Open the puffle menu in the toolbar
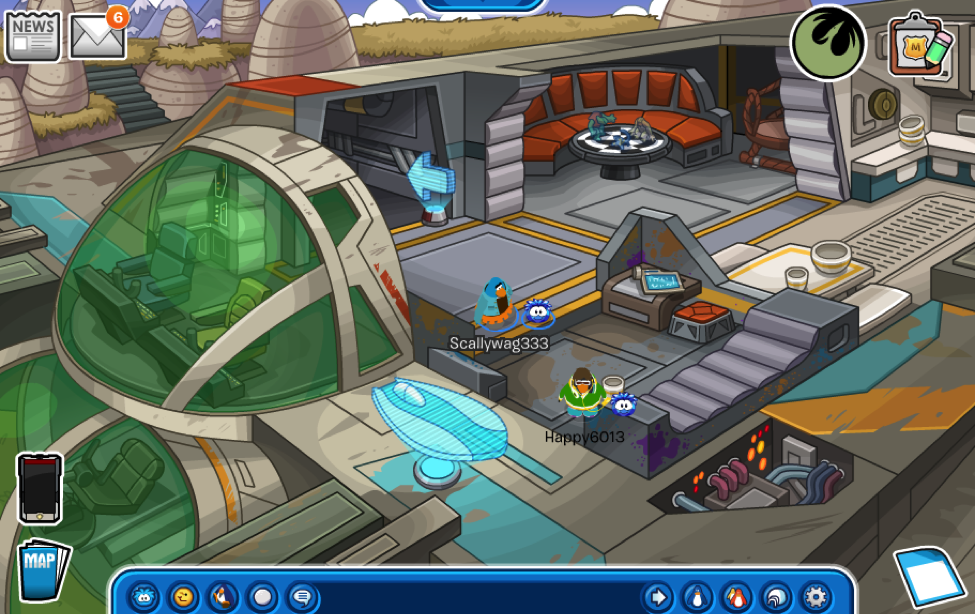The image size is (975, 615). tap(145, 597)
